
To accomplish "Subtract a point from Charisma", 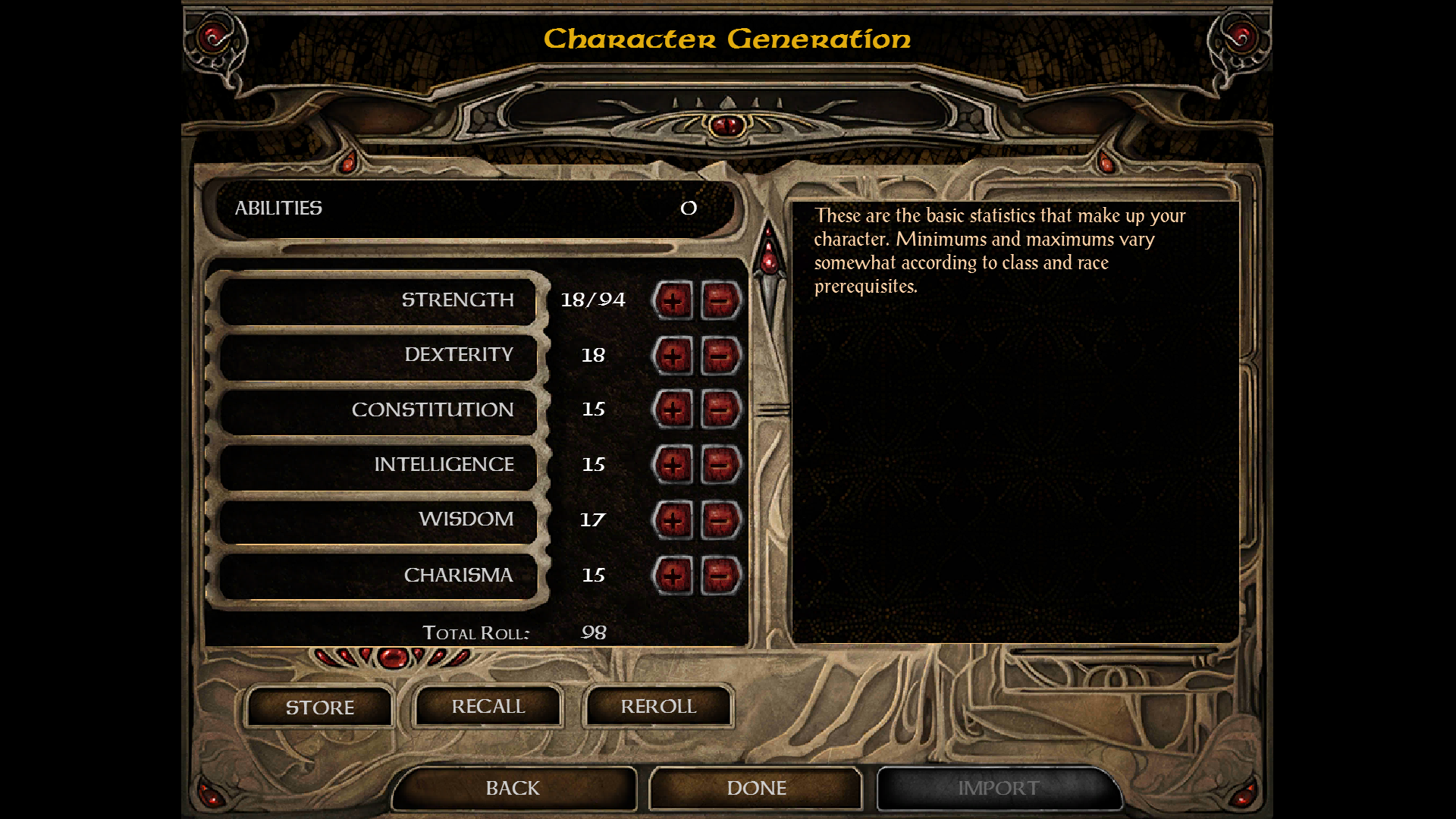I will (720, 576).
